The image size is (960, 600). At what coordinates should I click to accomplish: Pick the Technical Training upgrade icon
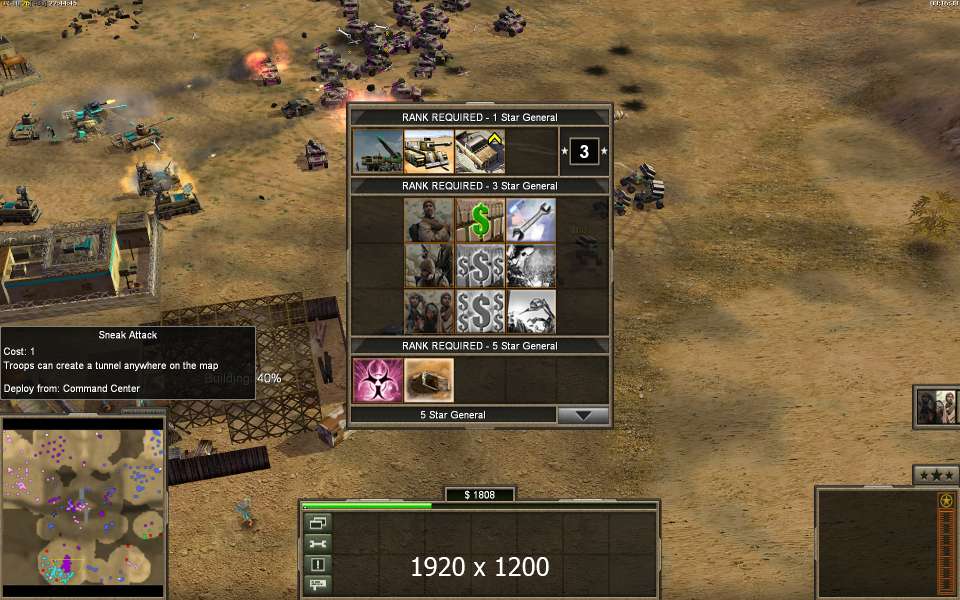(x=480, y=151)
